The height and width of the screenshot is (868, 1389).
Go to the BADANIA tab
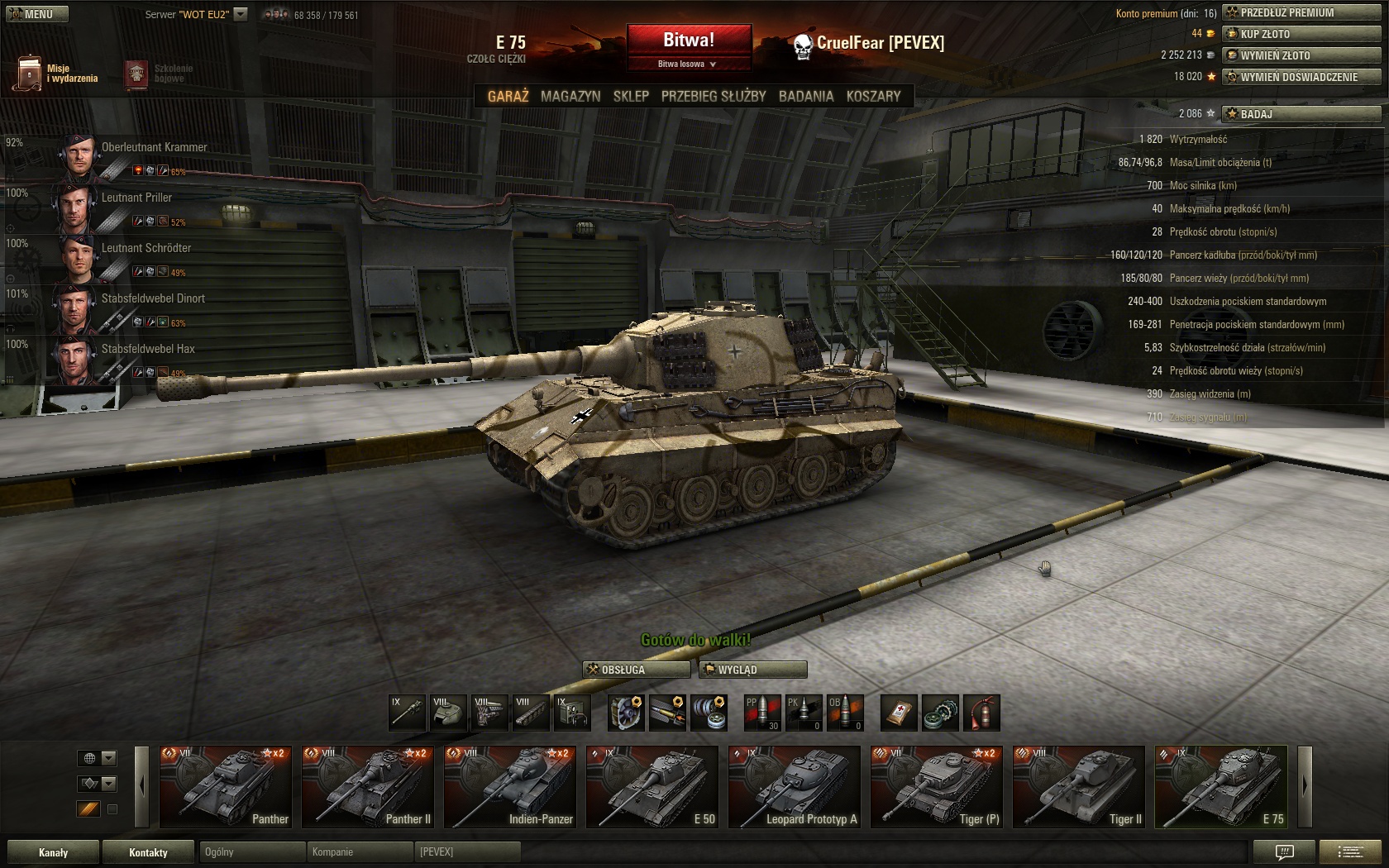806,96
